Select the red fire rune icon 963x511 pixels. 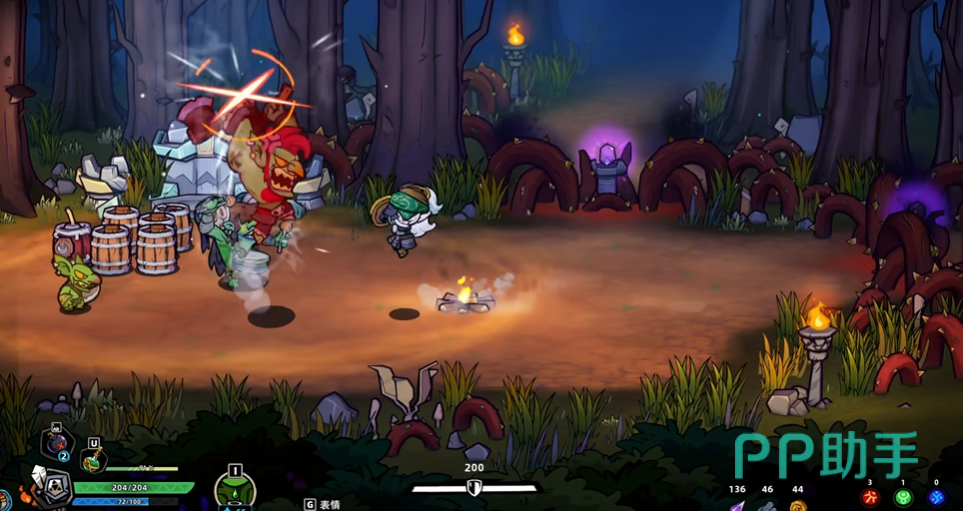[x=870, y=497]
